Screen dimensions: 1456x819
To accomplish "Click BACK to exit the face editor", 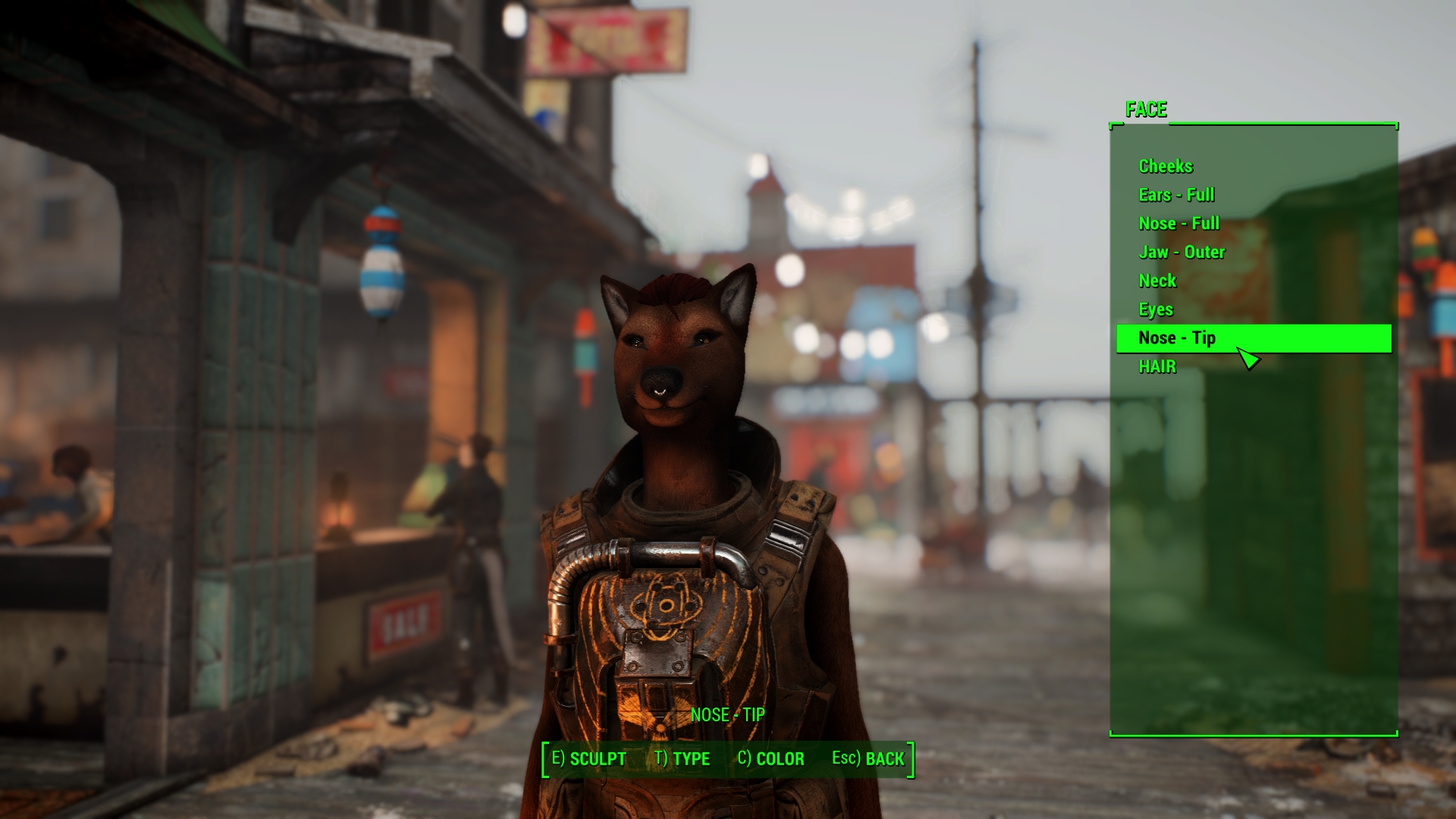I will tap(868, 758).
